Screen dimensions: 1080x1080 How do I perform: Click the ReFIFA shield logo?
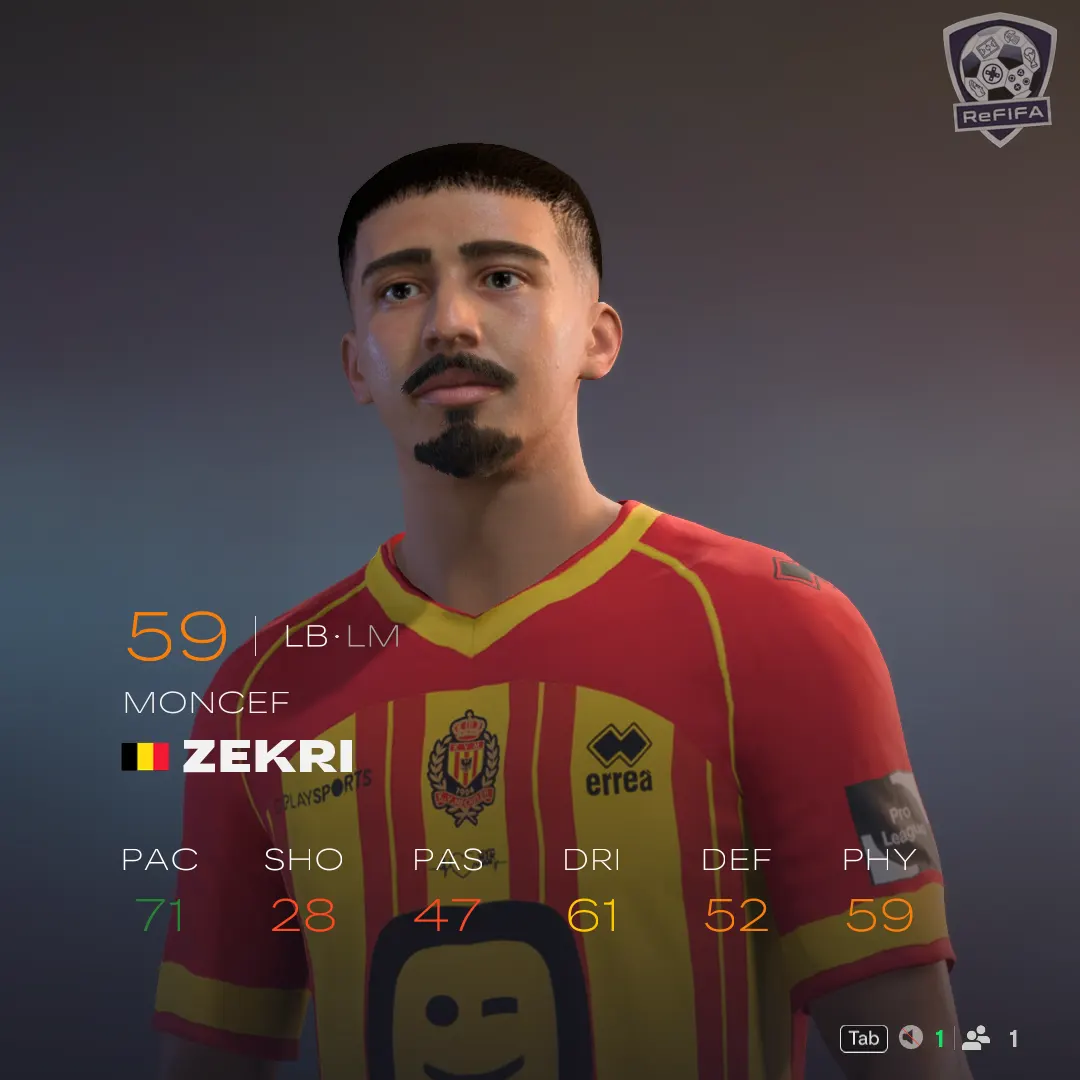pyautogui.click(x=997, y=79)
